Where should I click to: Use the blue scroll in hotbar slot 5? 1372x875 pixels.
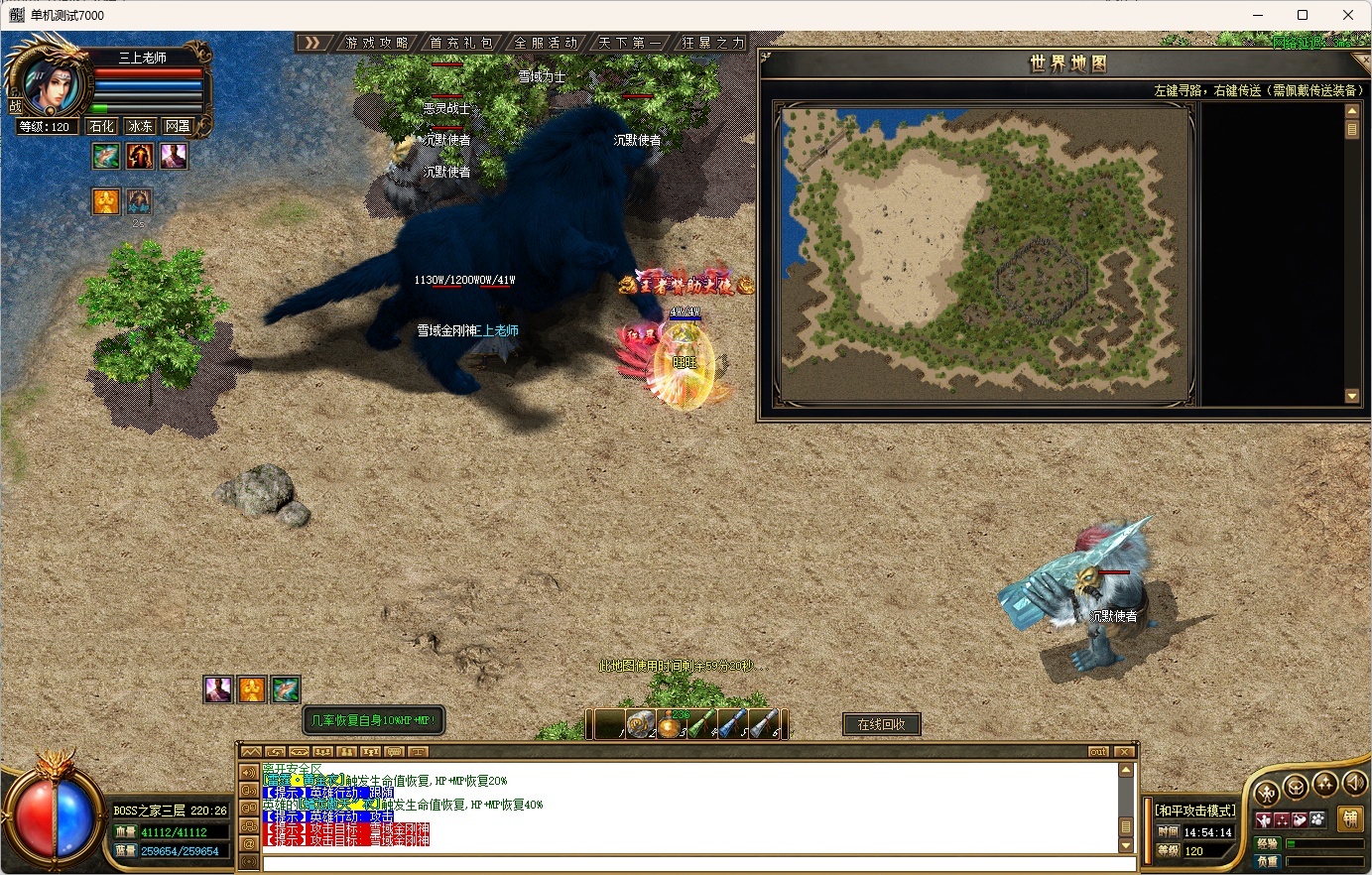pos(732,725)
